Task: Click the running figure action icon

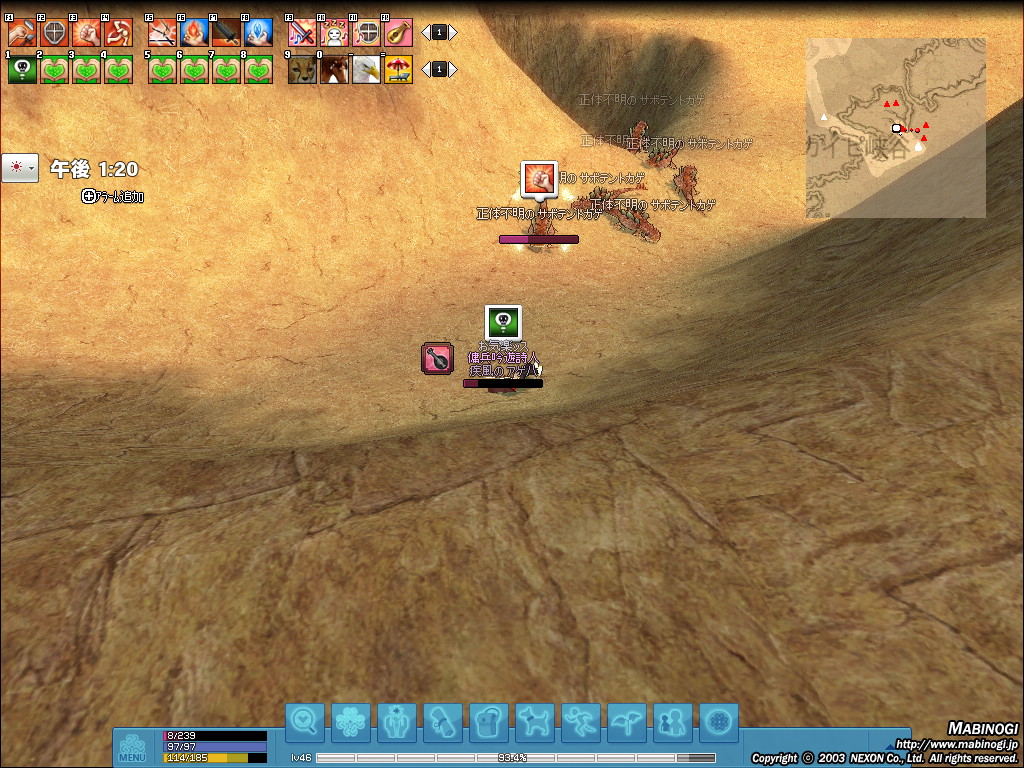Action: 581,722
